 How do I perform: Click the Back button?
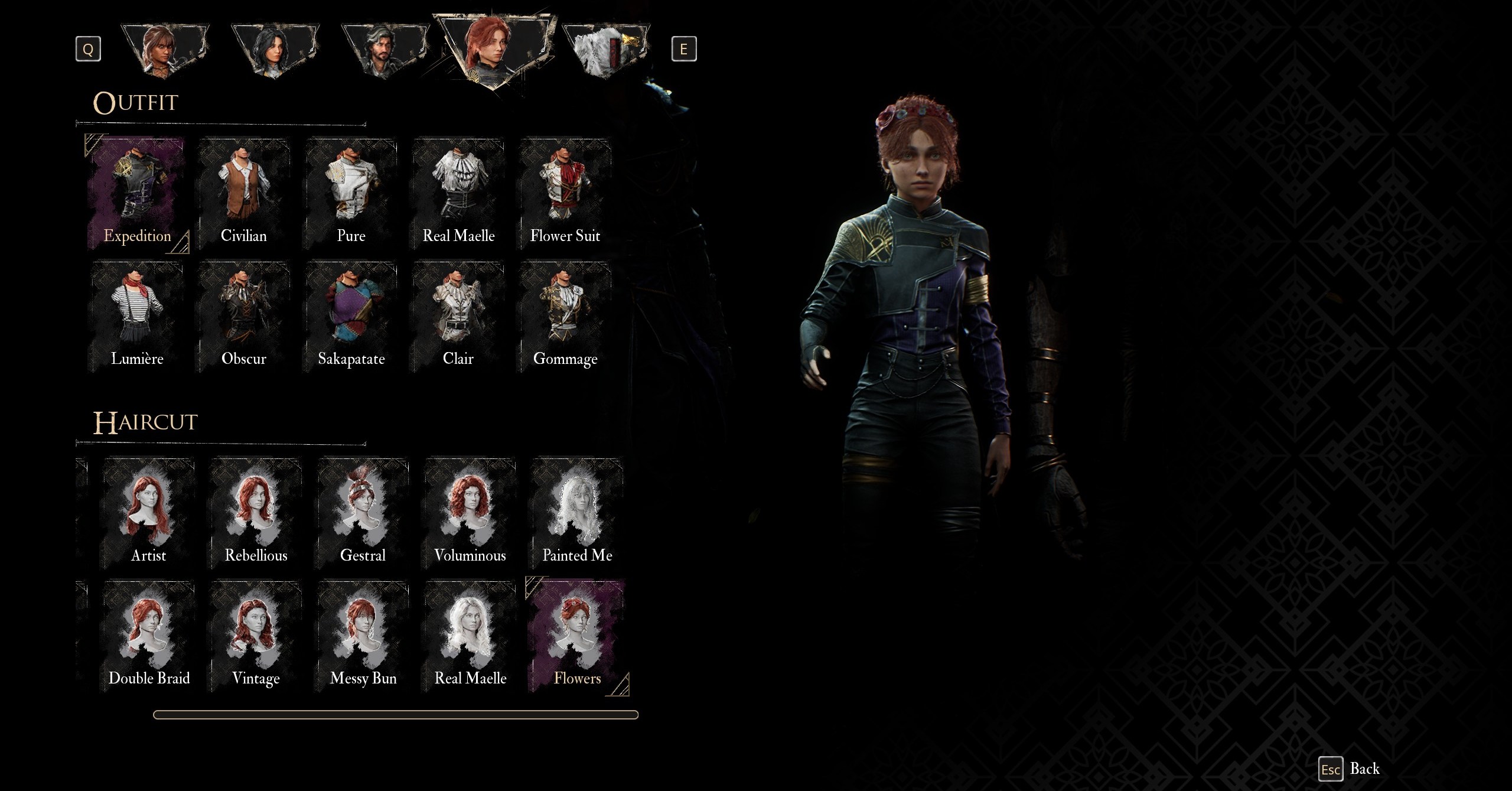point(1350,769)
